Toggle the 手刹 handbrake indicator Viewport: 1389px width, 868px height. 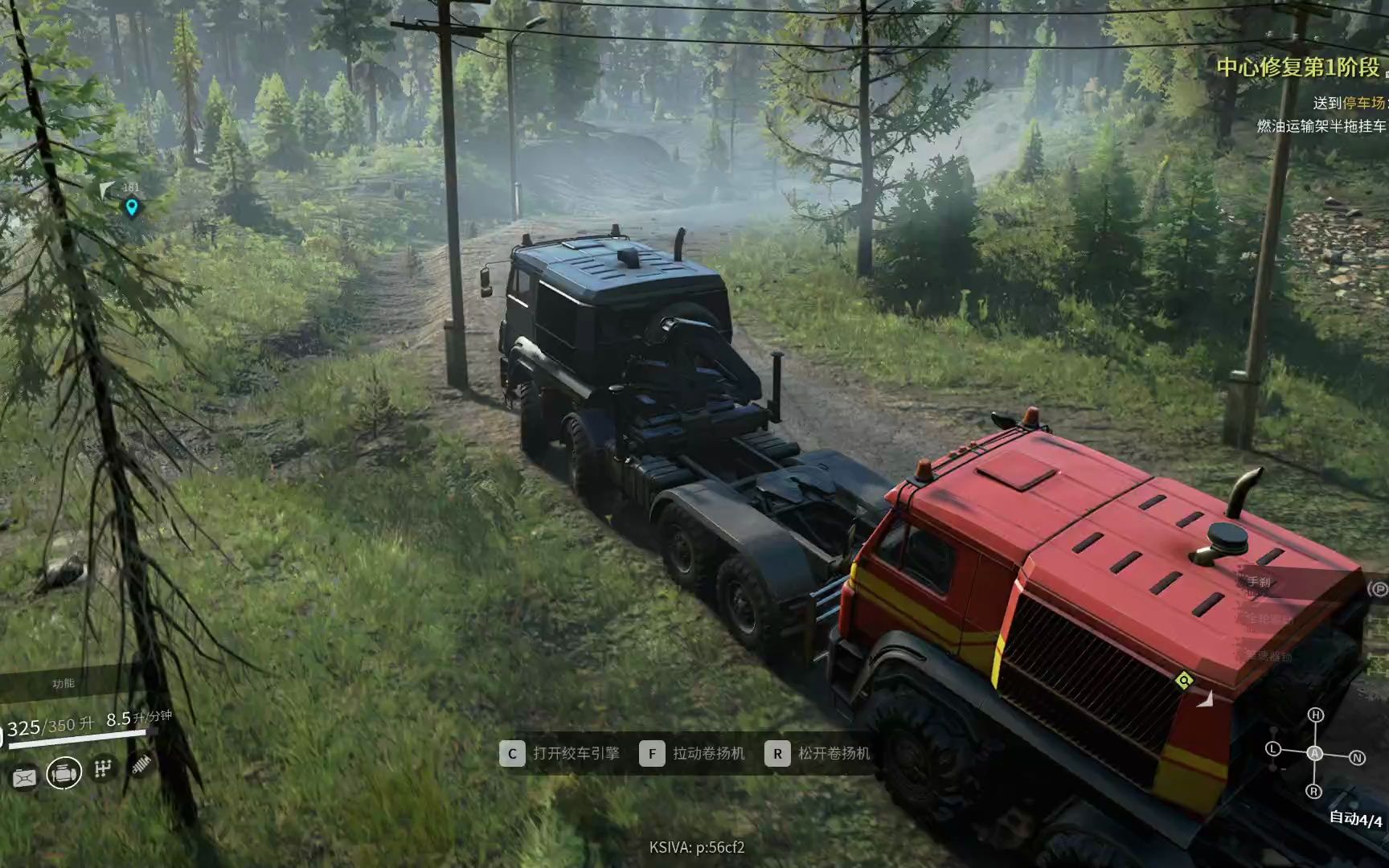click(x=1259, y=581)
